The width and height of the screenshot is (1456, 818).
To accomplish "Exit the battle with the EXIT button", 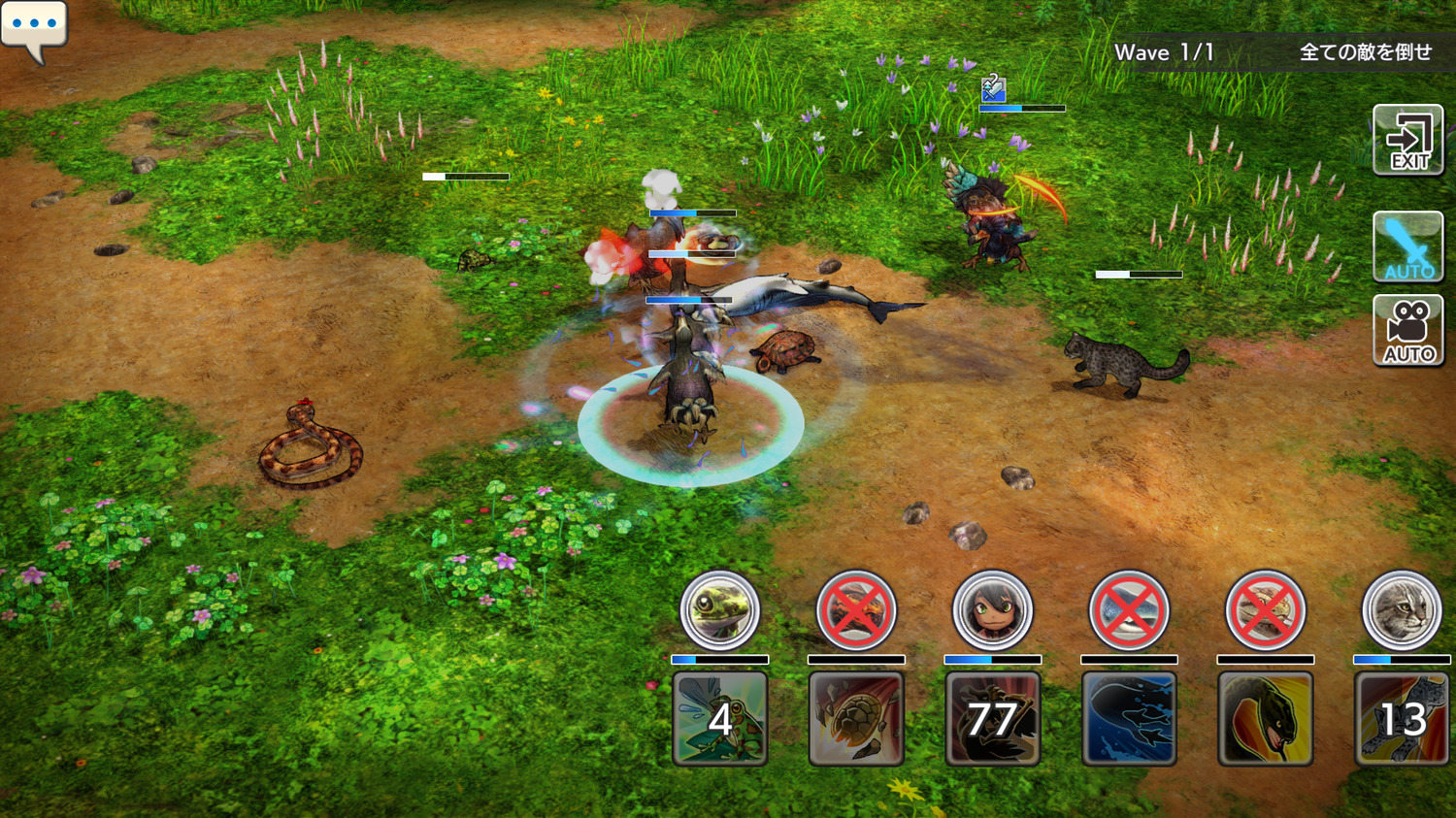I will [1407, 141].
